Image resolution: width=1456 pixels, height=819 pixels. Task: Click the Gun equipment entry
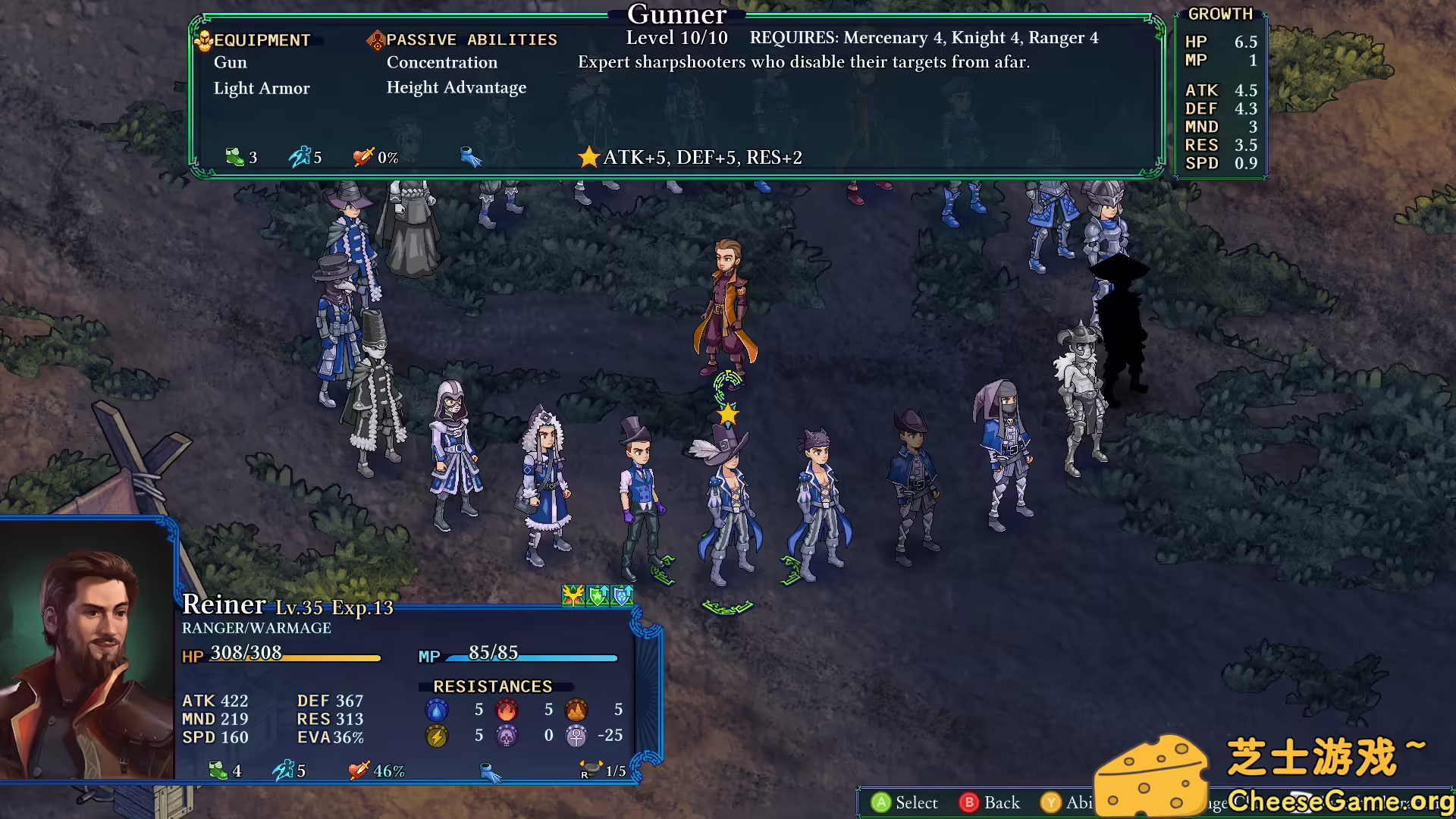pyautogui.click(x=231, y=62)
